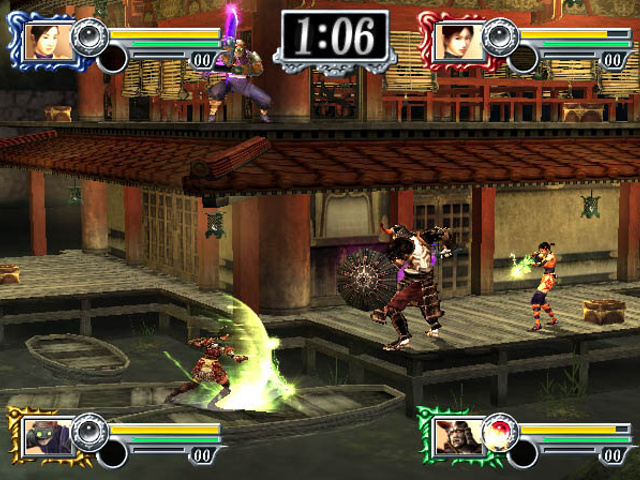This screenshot has width=640, height=480.
Task: Click the silver orb beside the ninja portrait
Action: tap(90, 433)
